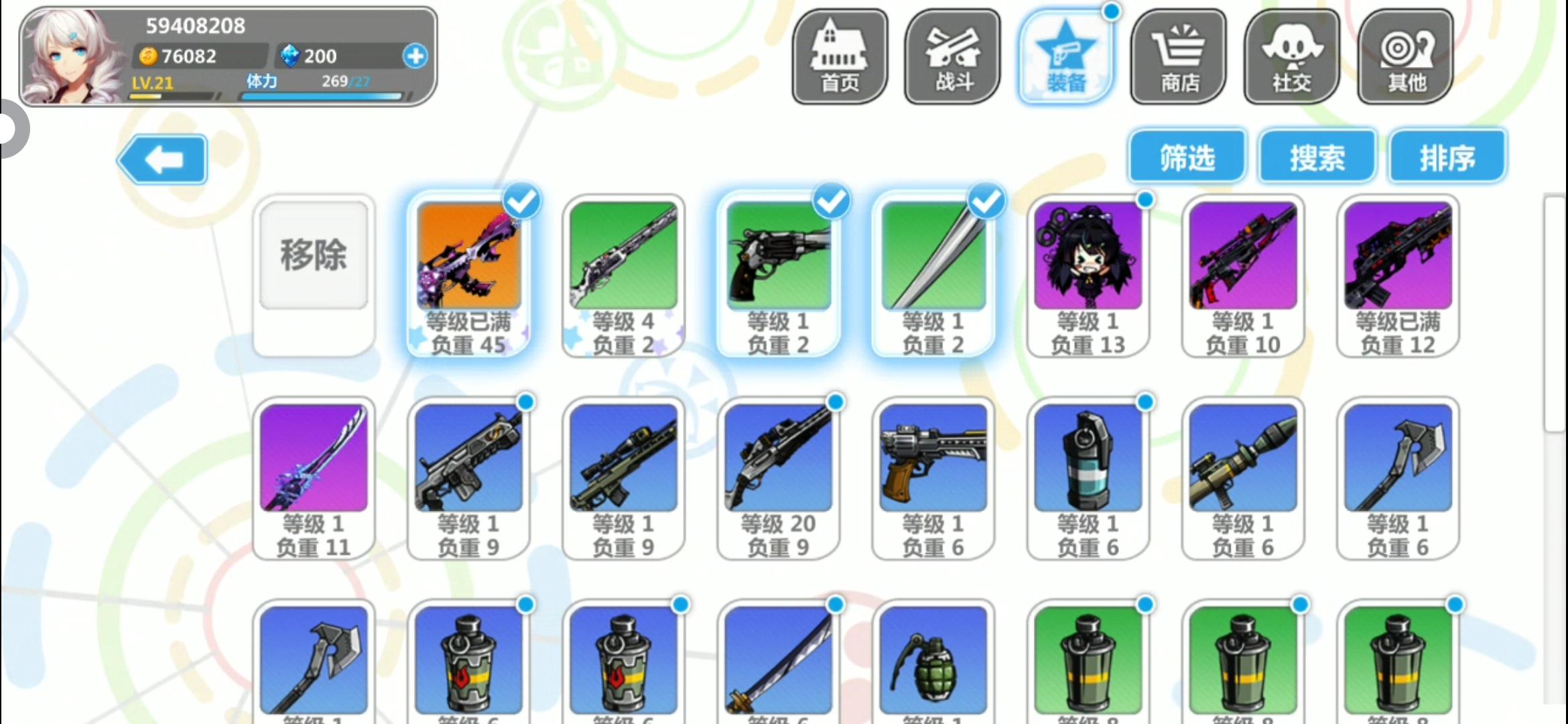Switch to the 装备 tab in top navigation
1568x724 pixels.
1066,56
